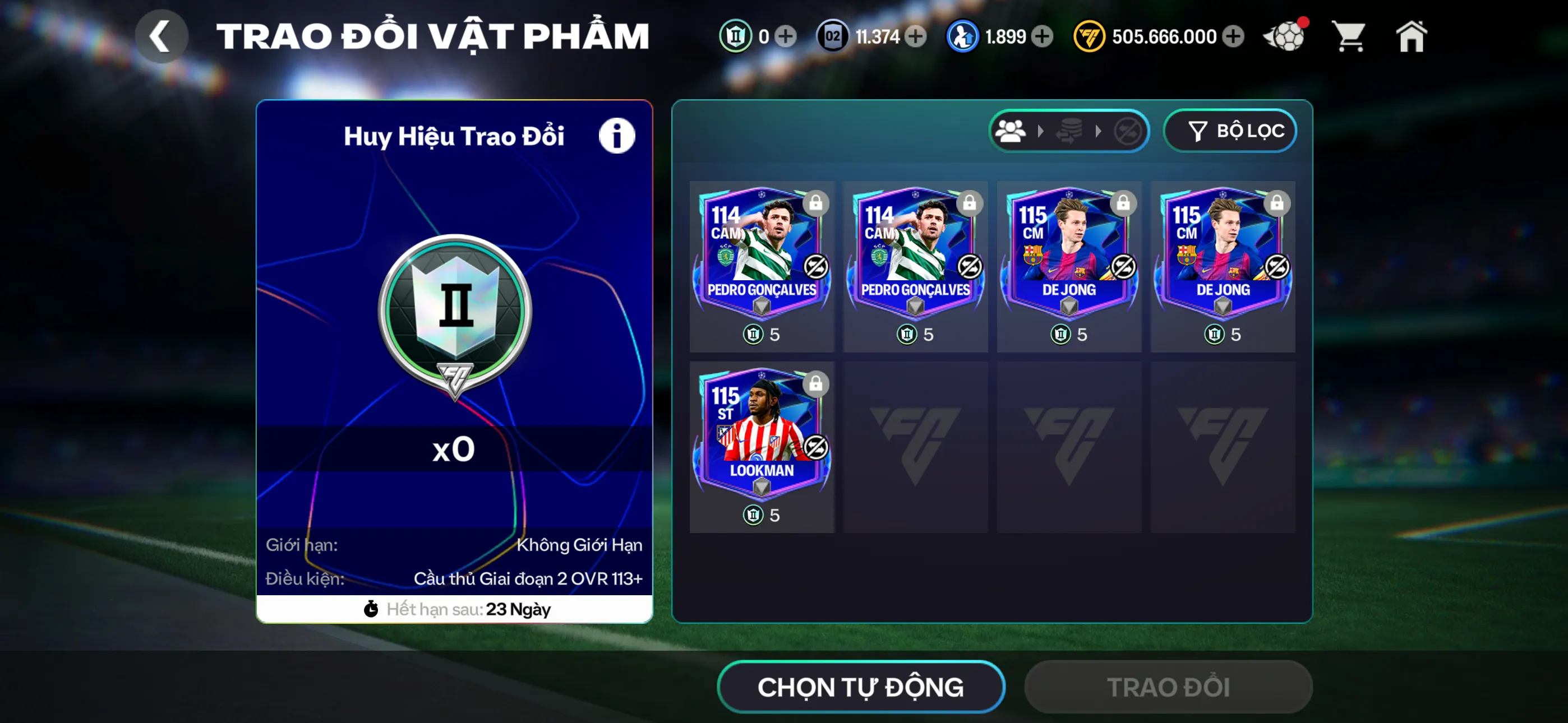Click the chevron after the coins sort icon
This screenshot has width=1568, height=723.
1100,129
